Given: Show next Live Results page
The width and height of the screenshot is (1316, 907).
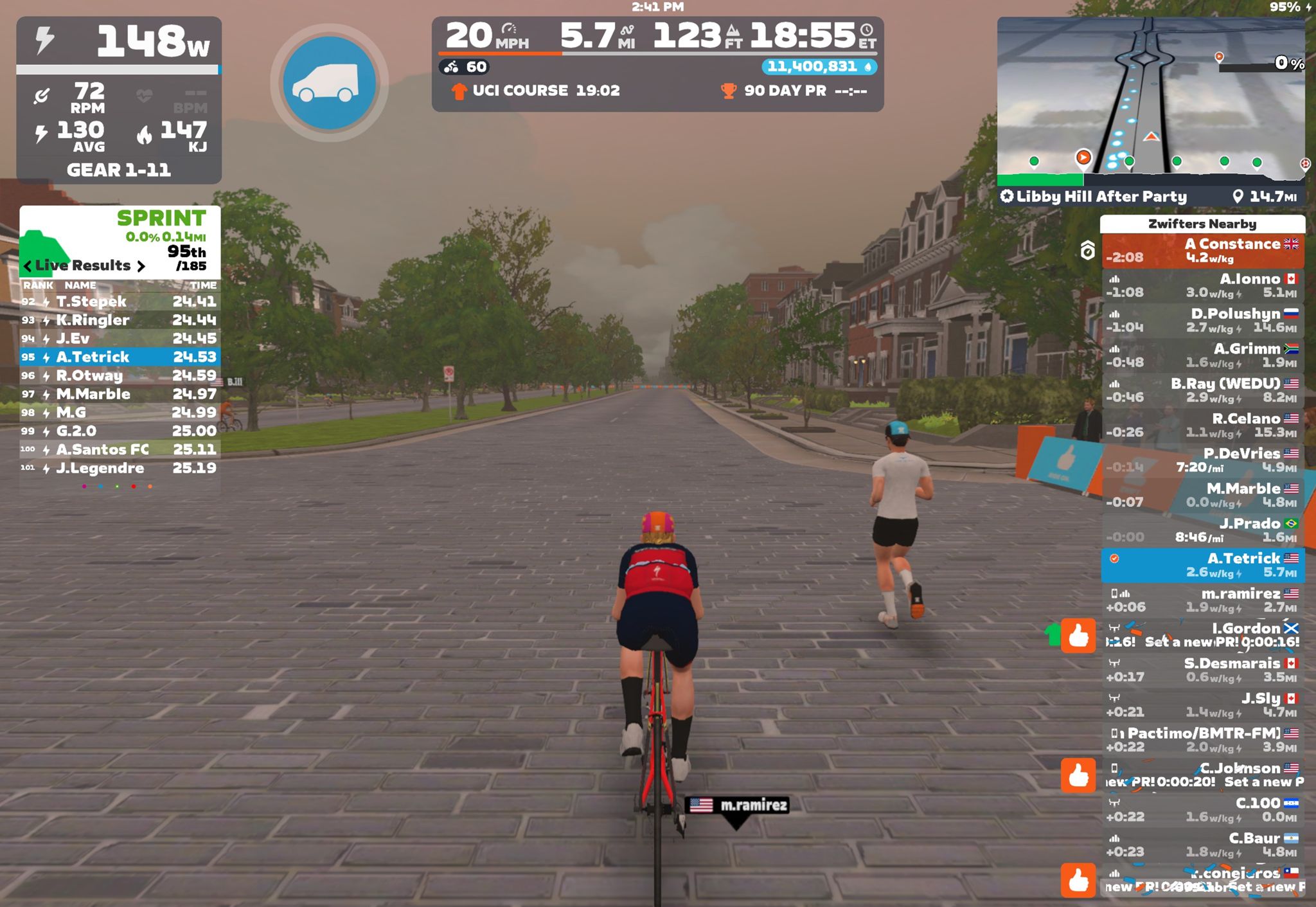Looking at the screenshot, I should [141, 266].
